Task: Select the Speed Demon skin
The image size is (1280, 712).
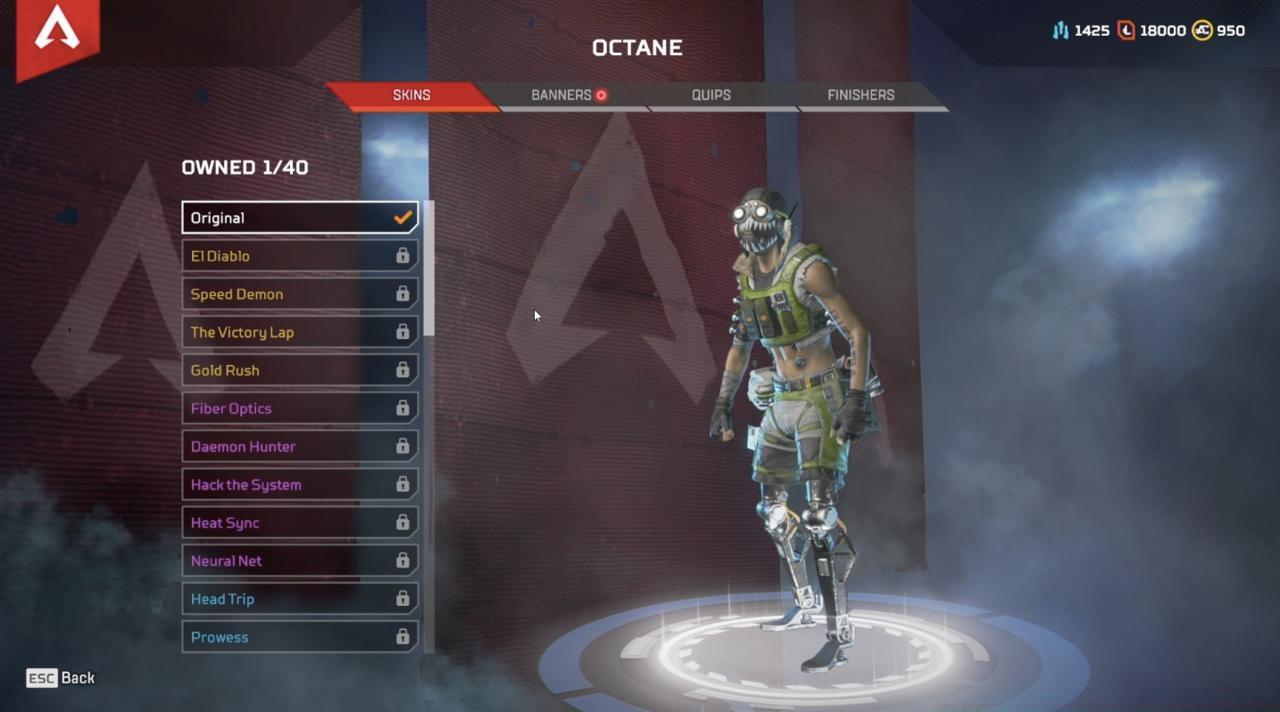Action: 299,294
